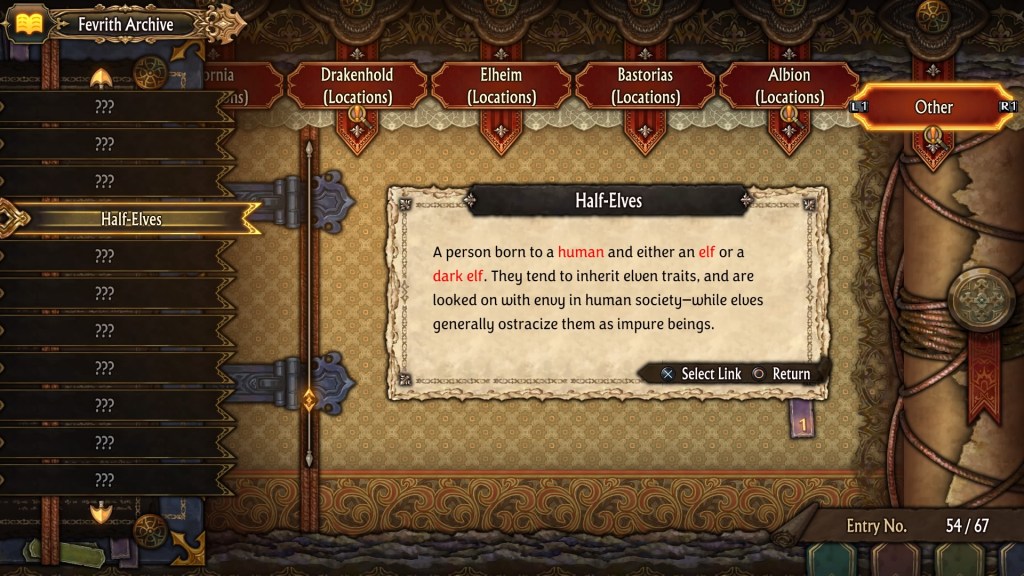Select the Half-Elves archive entry
Image resolution: width=1024 pixels, height=576 pixels.
[130, 219]
